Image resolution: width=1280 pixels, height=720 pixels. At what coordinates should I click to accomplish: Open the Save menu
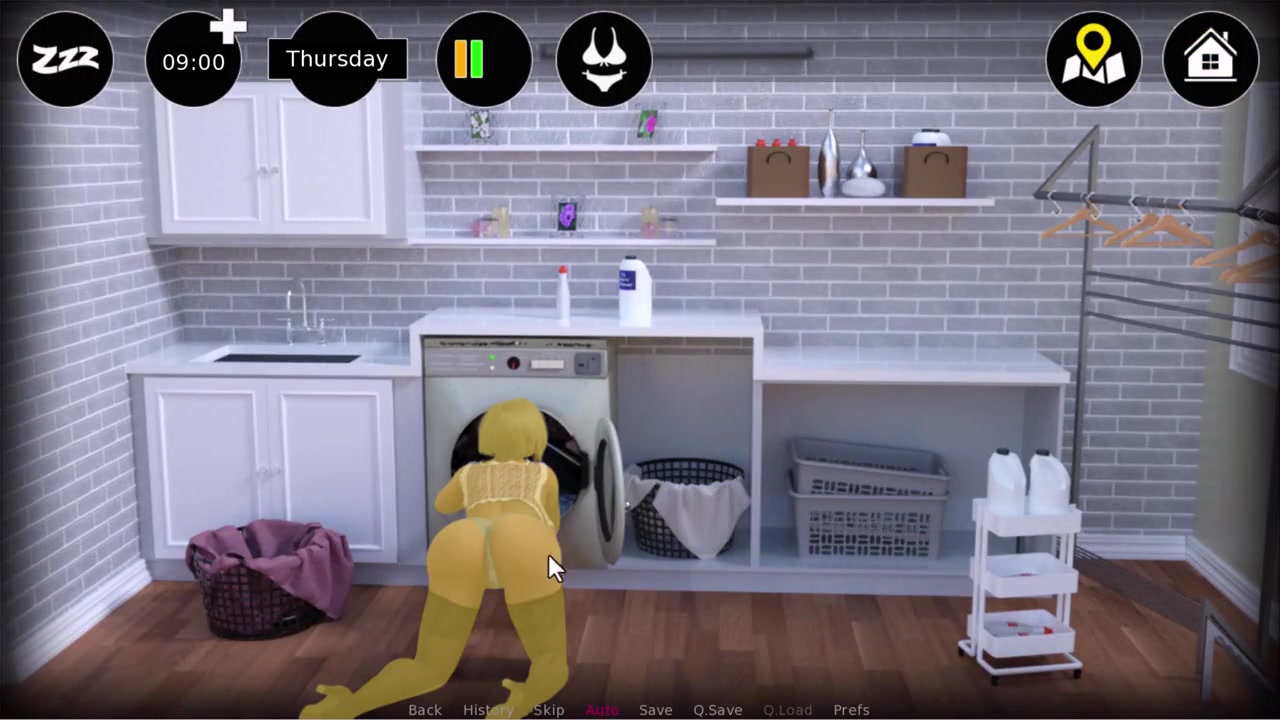click(x=656, y=710)
